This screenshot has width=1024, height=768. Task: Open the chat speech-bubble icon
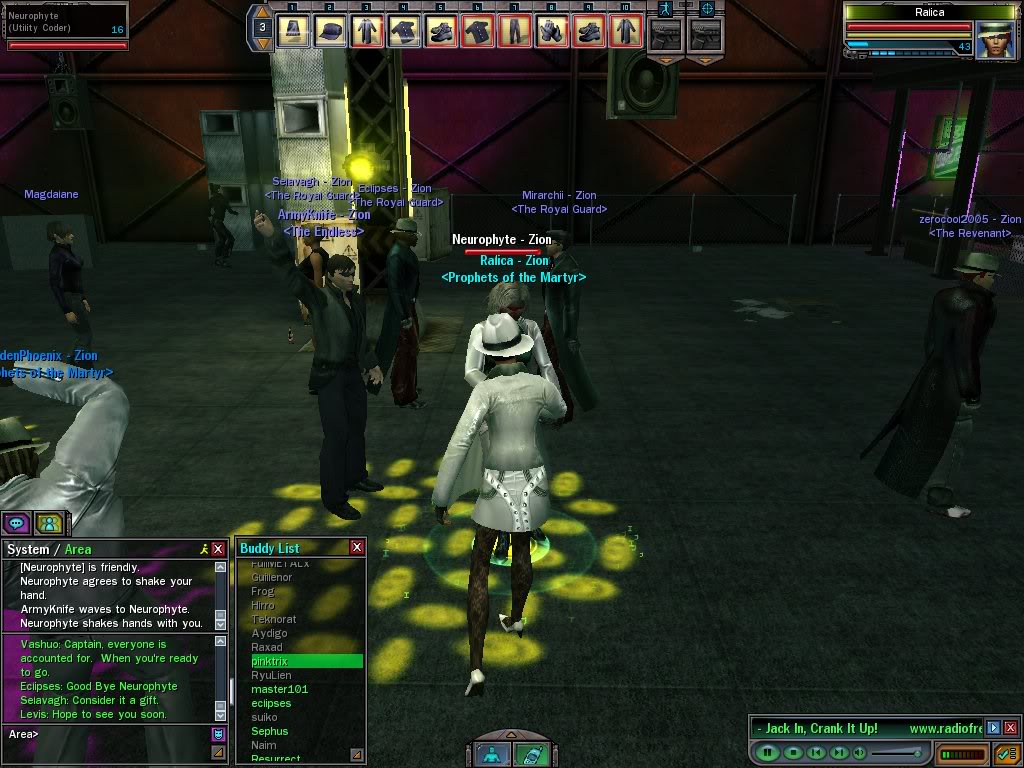click(17, 522)
